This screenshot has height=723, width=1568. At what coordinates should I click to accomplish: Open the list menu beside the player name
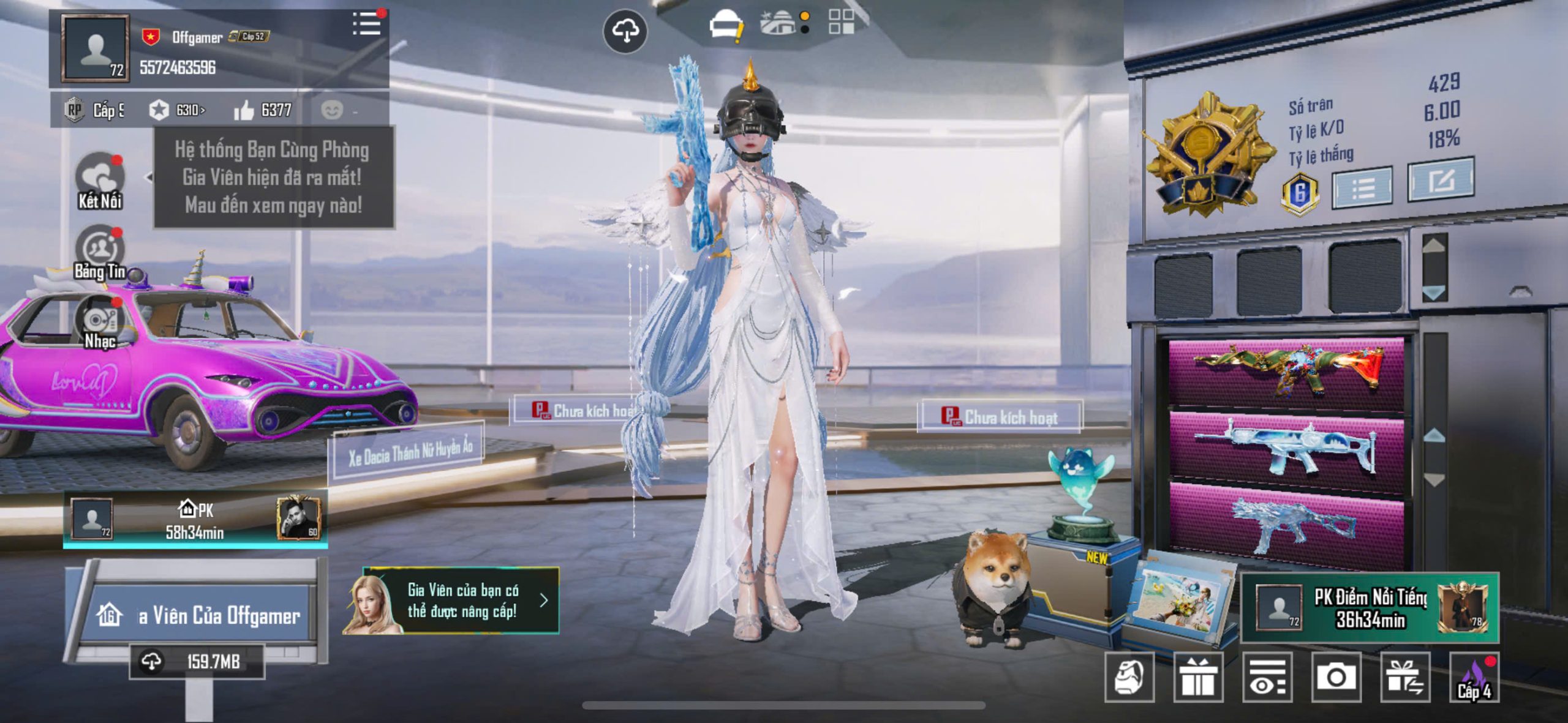coord(366,24)
